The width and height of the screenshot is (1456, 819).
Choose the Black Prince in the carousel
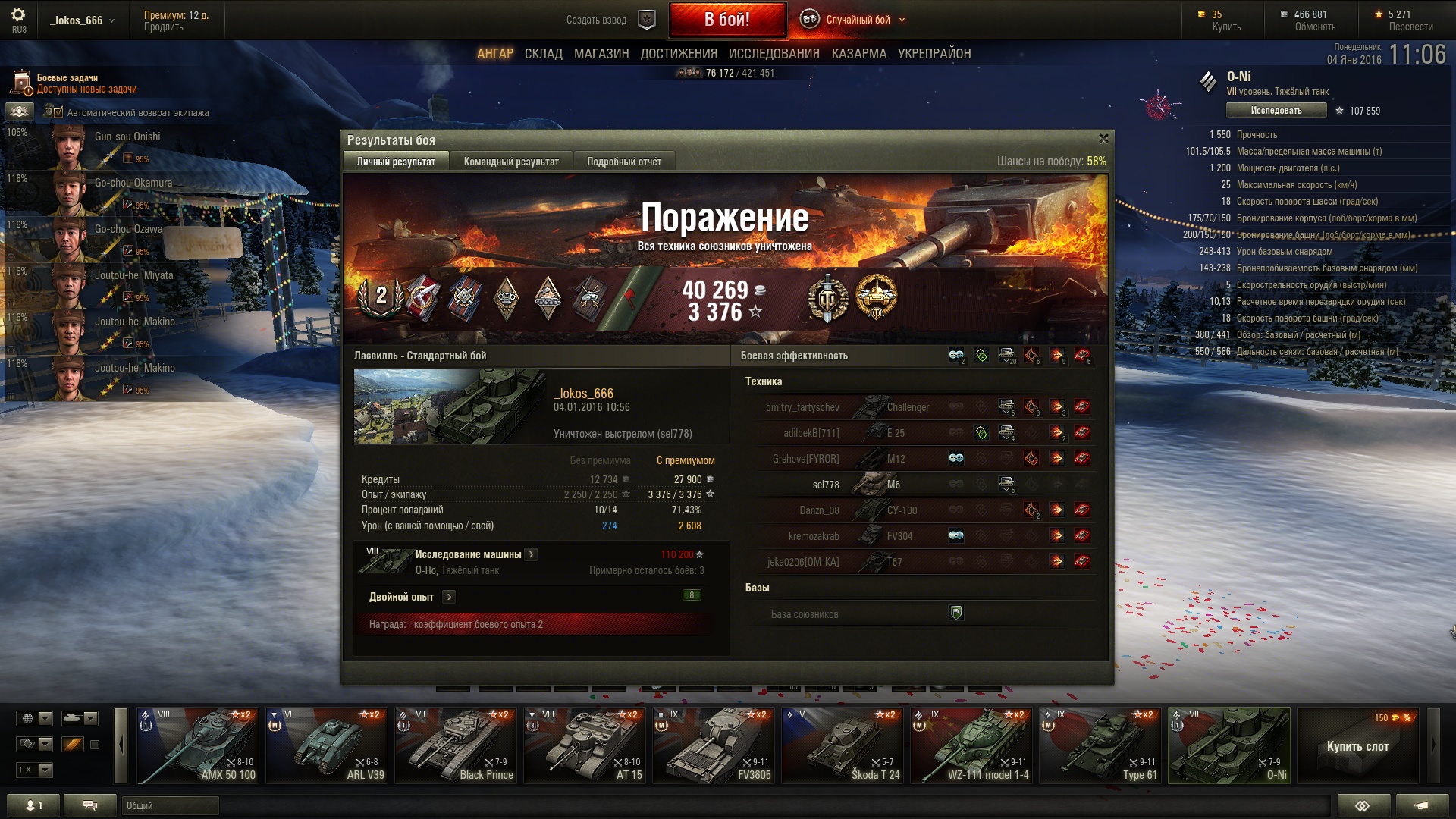[456, 745]
